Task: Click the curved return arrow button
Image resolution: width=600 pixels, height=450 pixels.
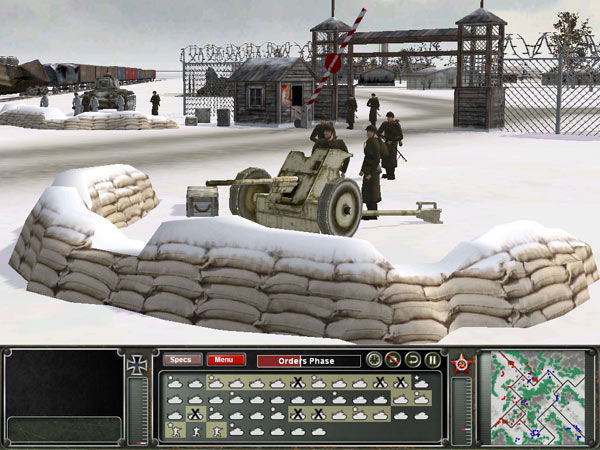Action: click(412, 359)
